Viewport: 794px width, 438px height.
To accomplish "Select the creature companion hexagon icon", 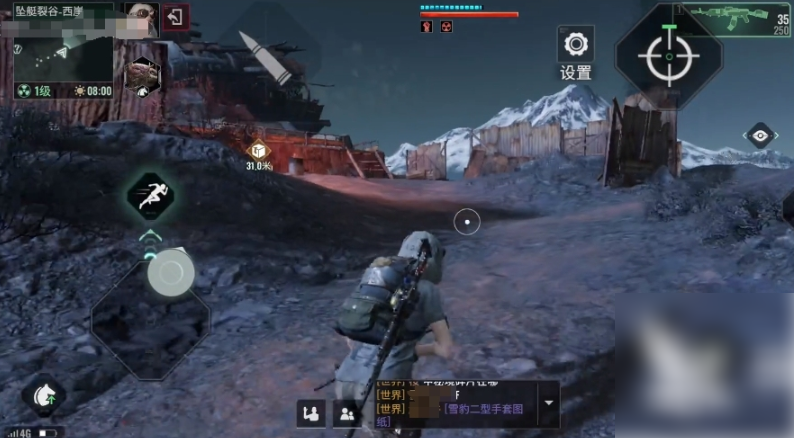I will (142, 73).
